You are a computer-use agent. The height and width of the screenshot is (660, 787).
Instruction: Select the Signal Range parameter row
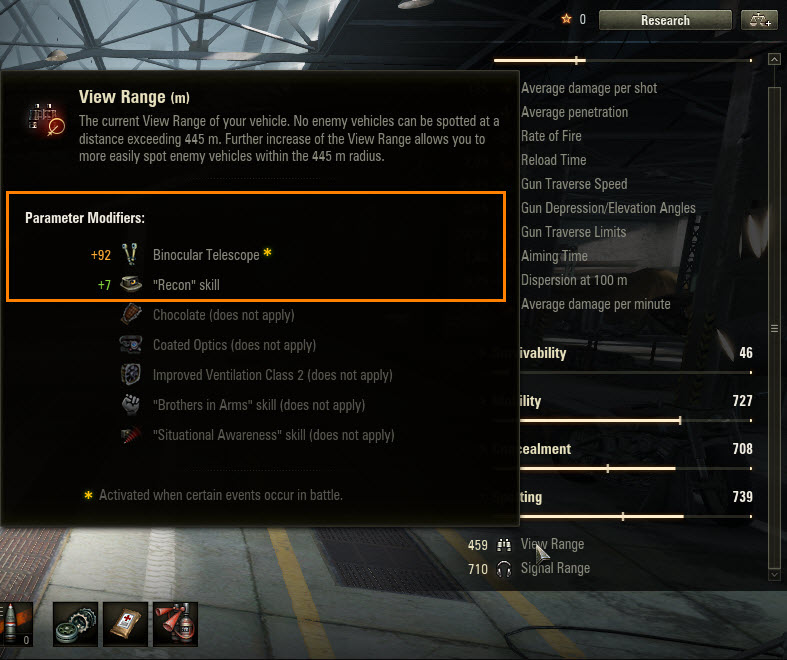[x=555, y=568]
